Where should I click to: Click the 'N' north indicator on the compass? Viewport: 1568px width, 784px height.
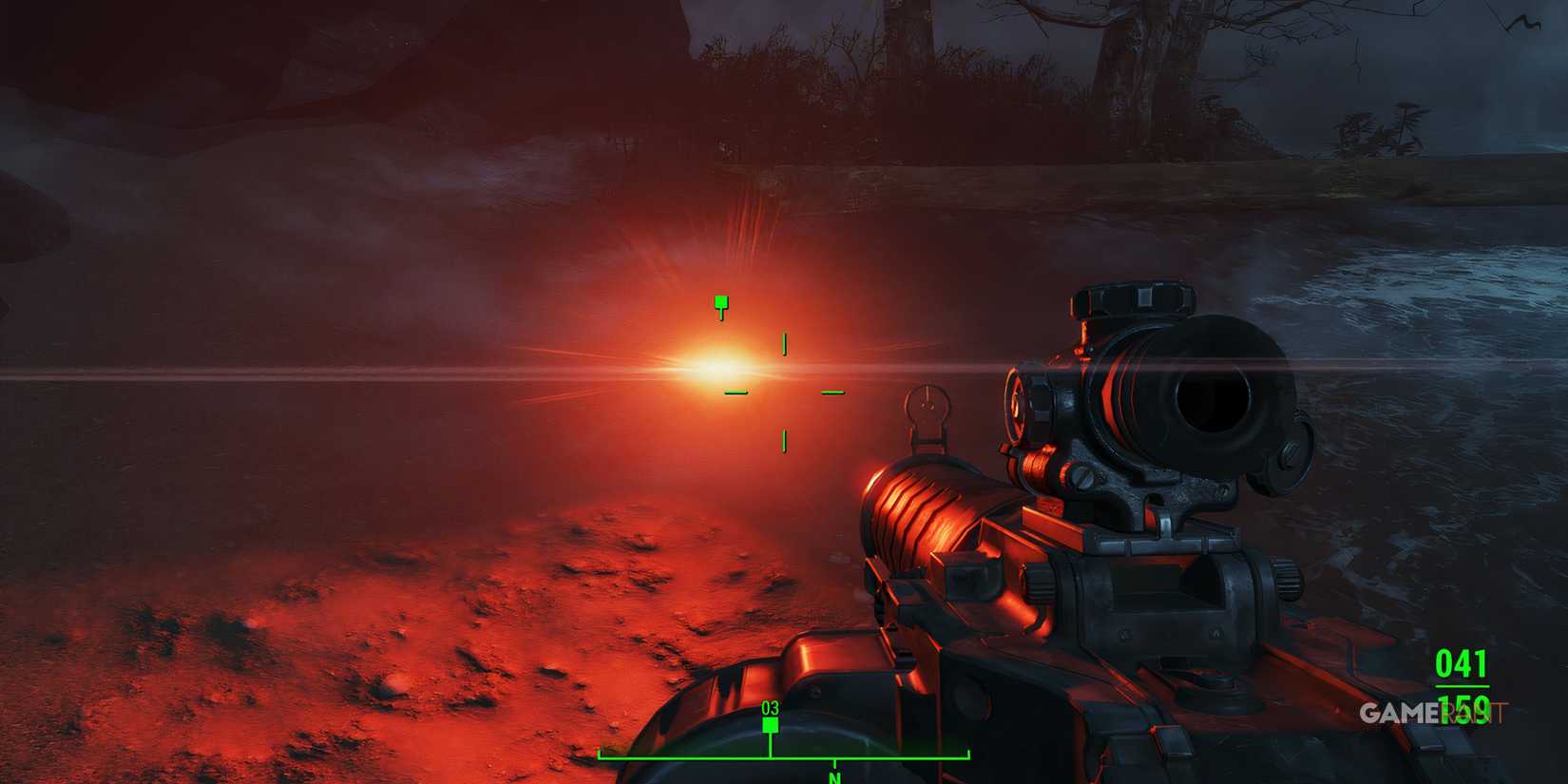pyautogui.click(x=833, y=776)
